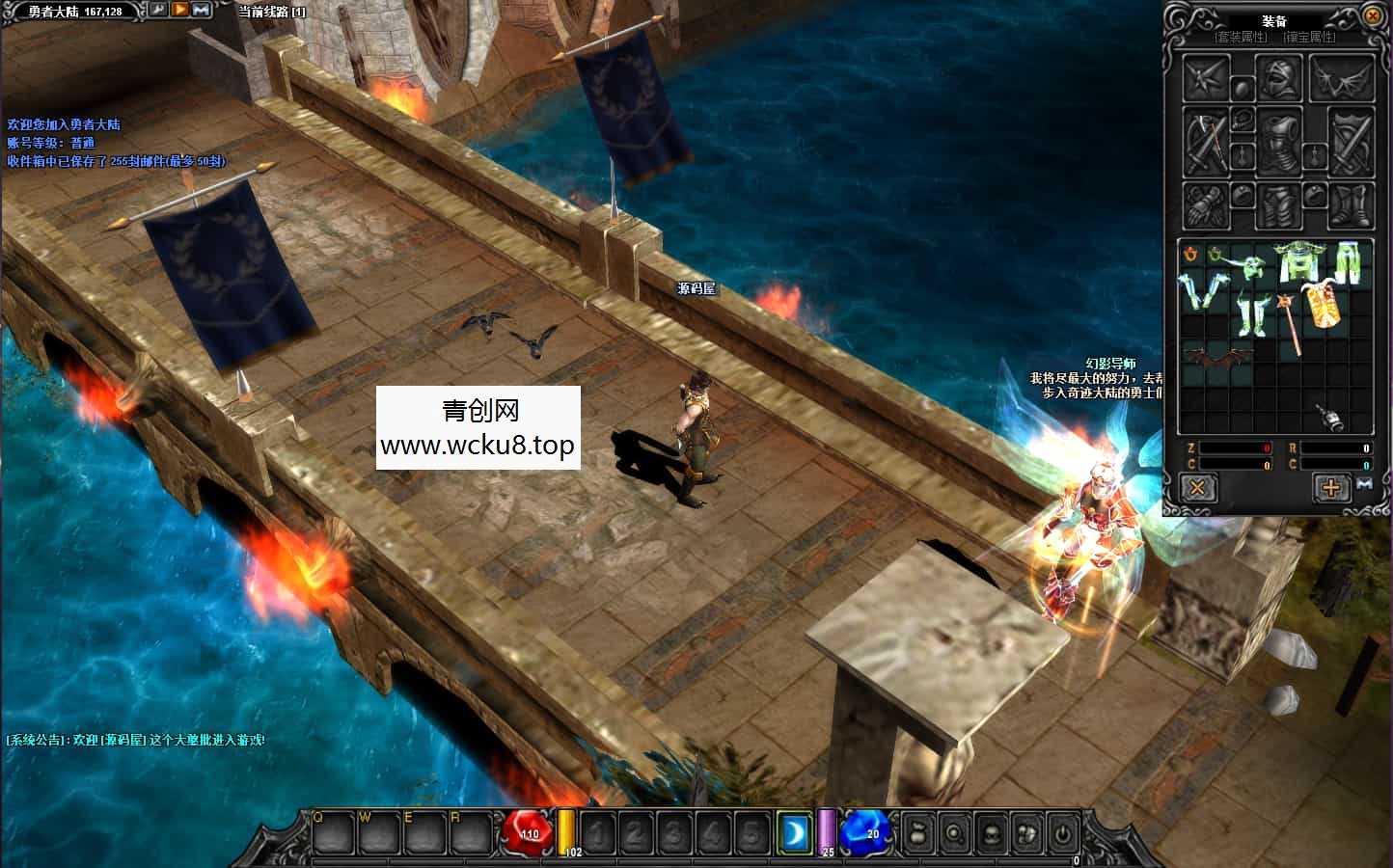Open the mail icon at the top left
The width and height of the screenshot is (1393, 868).
tap(200, 11)
